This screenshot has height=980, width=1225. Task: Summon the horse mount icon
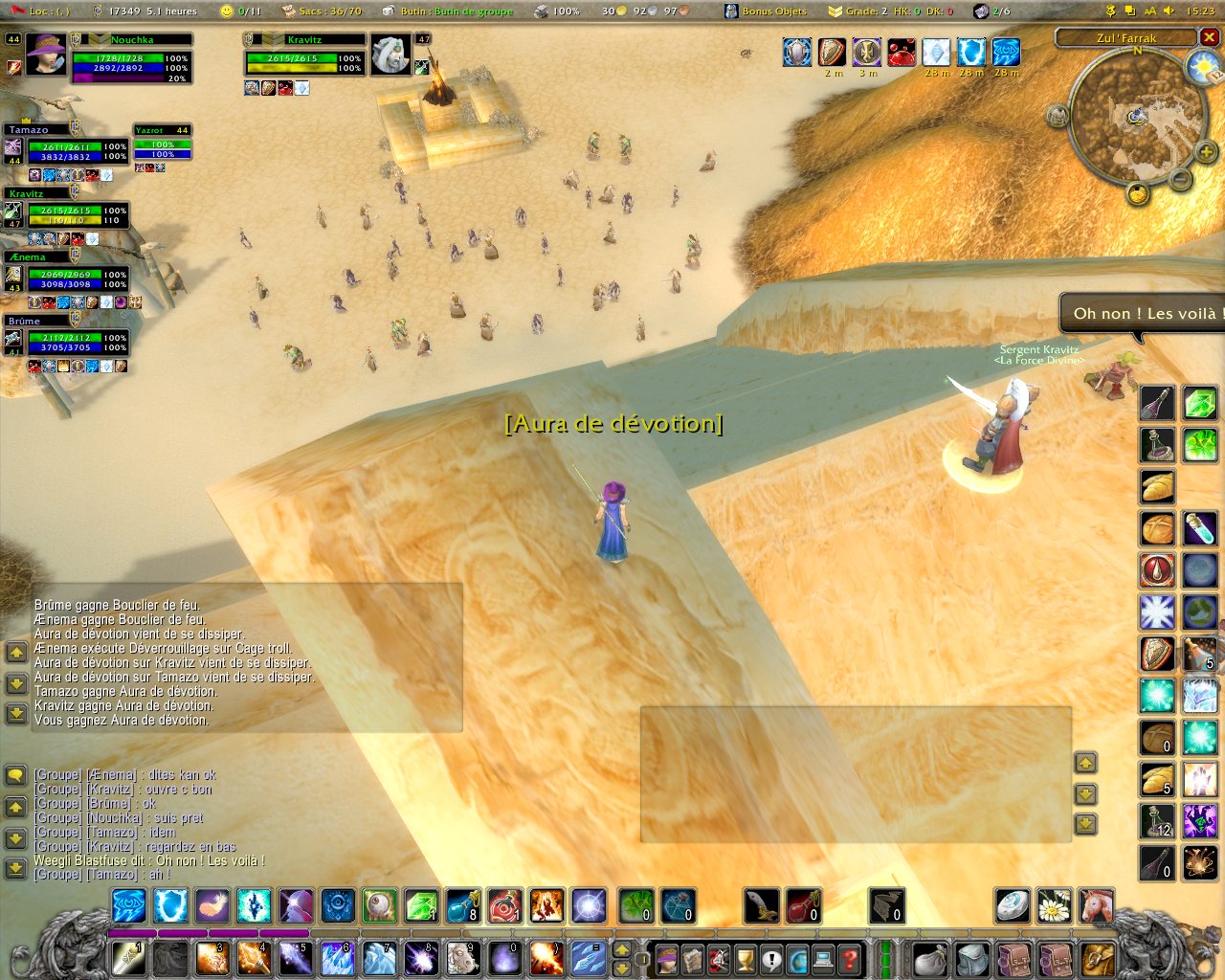1096,905
